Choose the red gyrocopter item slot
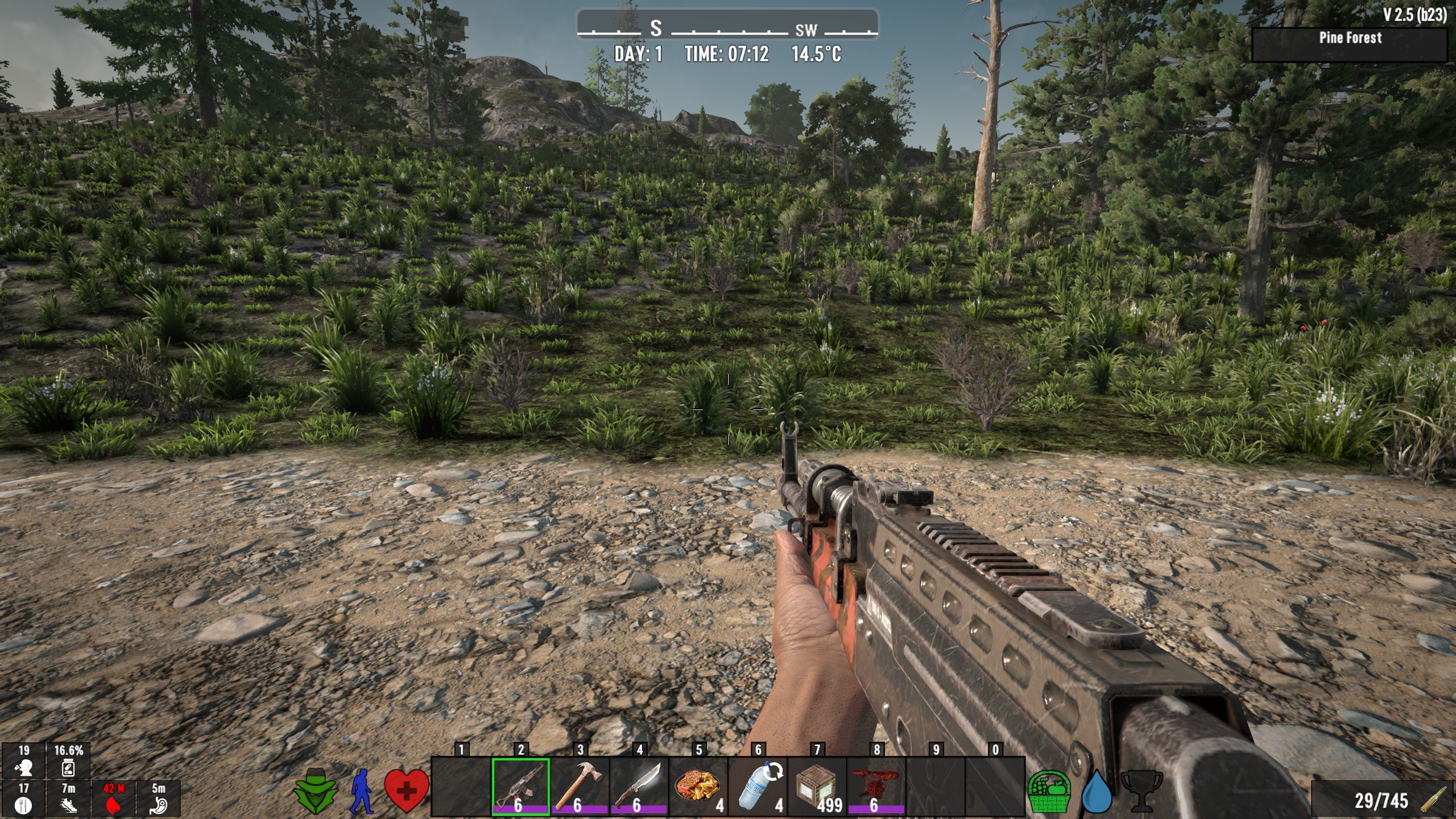Screen dimensions: 1456x819 click(x=876, y=787)
